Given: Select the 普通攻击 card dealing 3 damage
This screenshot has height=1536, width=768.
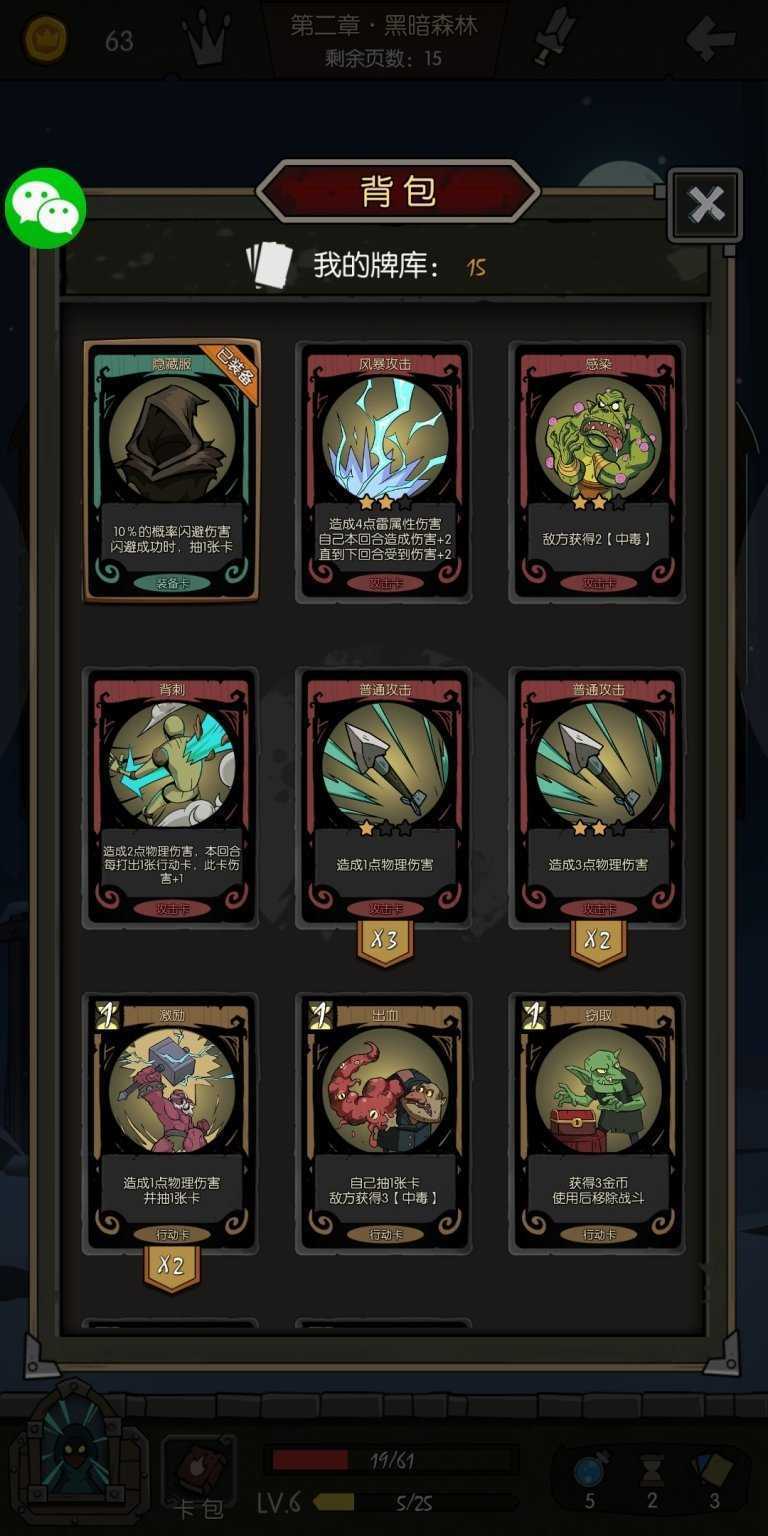Looking at the screenshot, I should coord(598,796).
